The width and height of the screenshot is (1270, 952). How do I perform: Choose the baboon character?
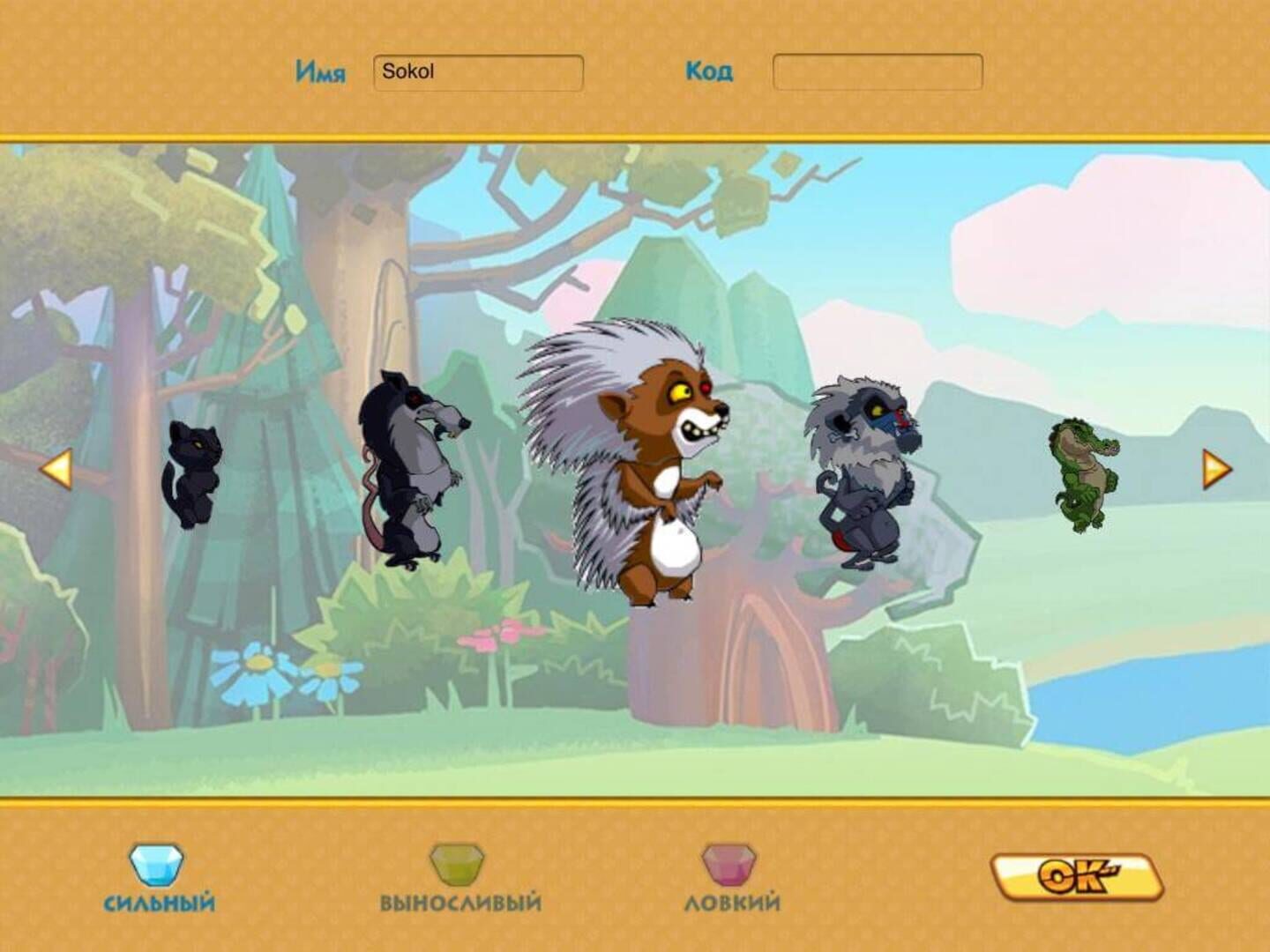pyautogui.click(x=864, y=467)
